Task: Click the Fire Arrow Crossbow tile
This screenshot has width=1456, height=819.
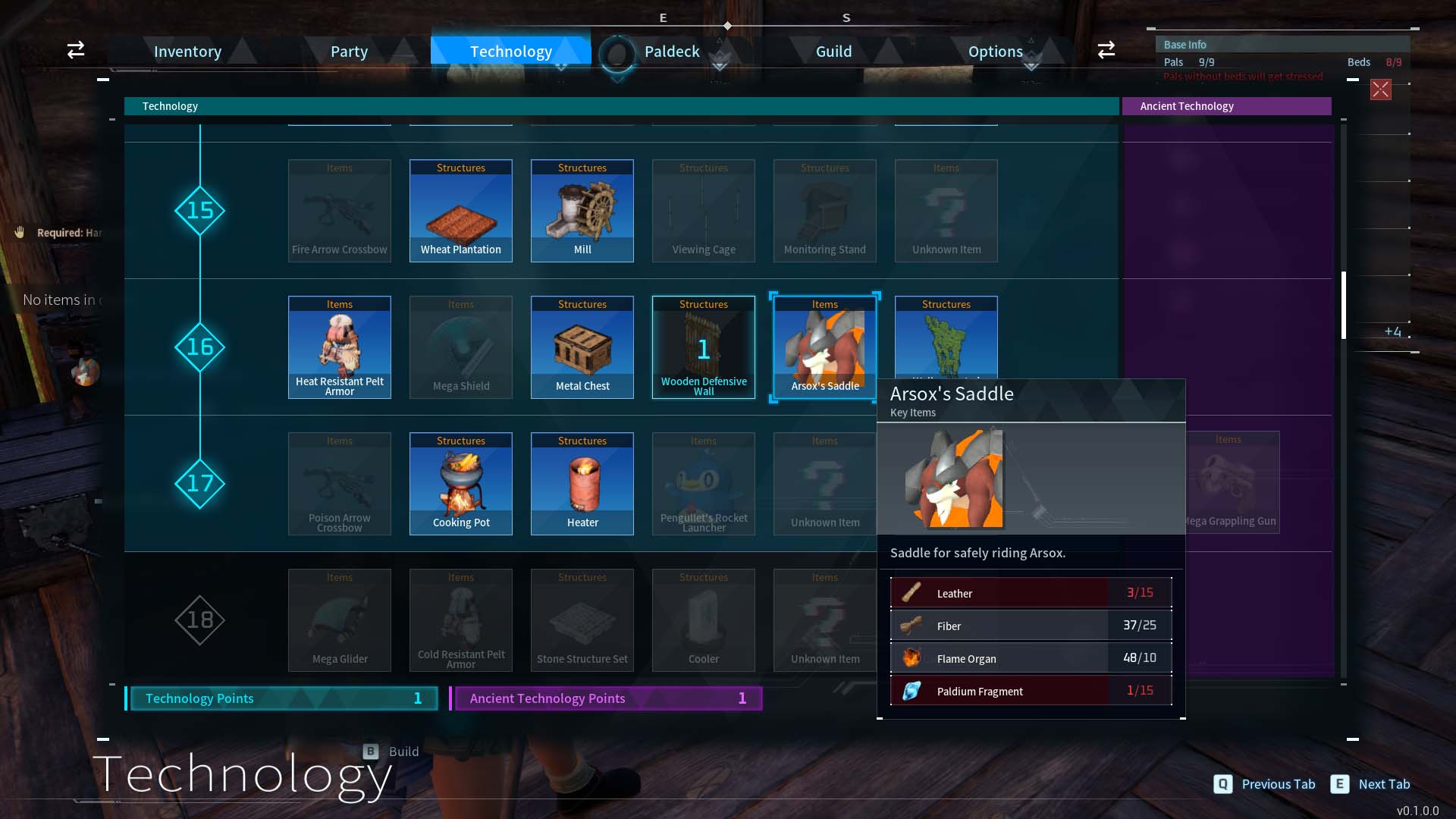Action: click(340, 211)
